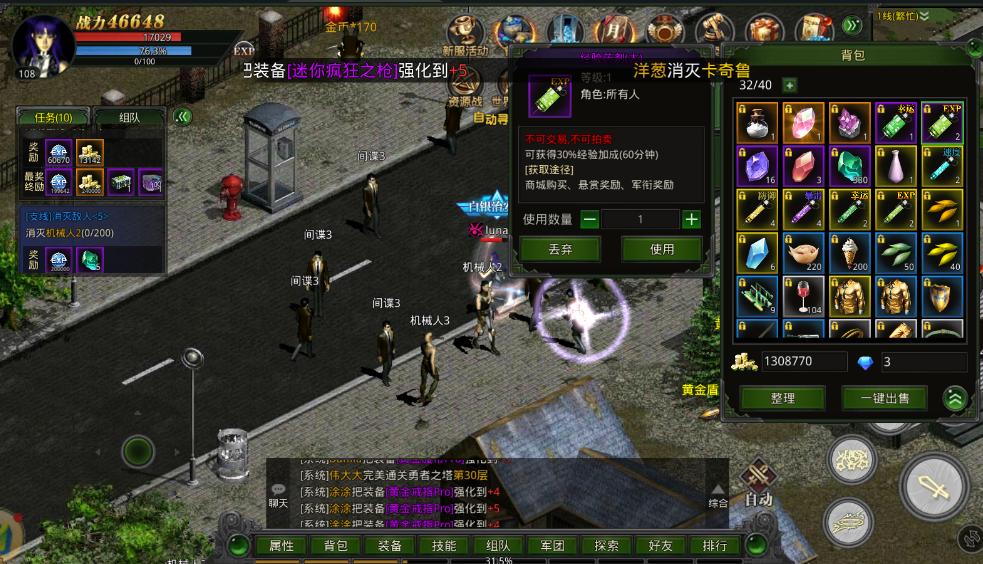Open the 聊天 chat bubble button
The image size is (983, 564).
click(x=278, y=494)
